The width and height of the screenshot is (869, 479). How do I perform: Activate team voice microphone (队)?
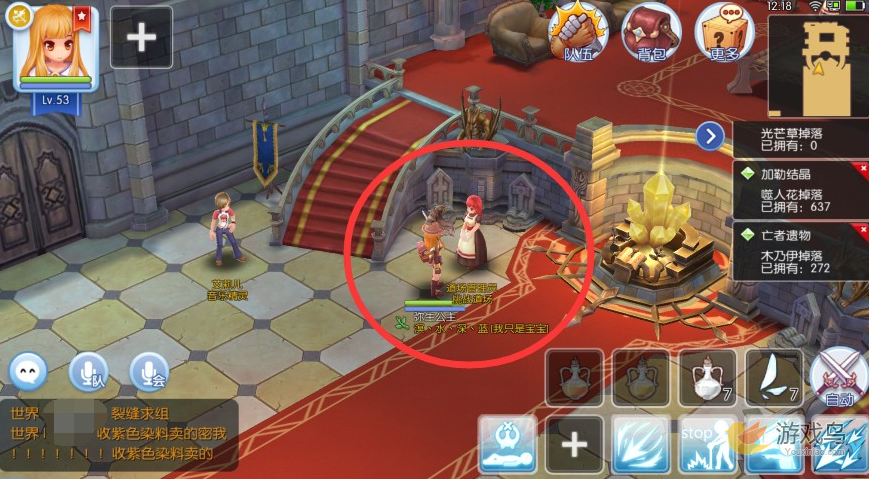point(88,372)
